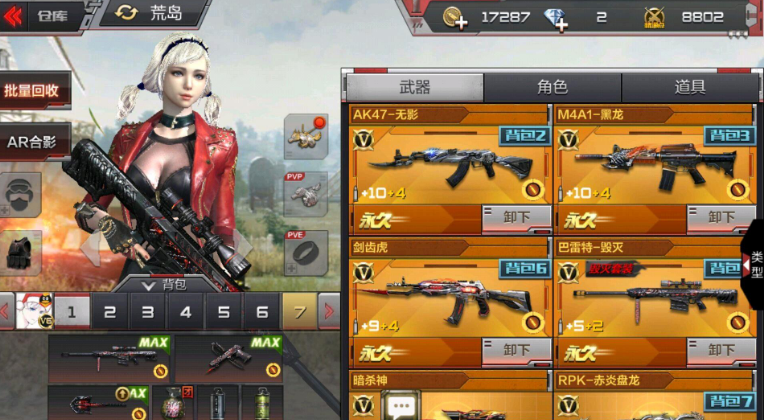Select the AK47-无影 weapon card
The width and height of the screenshot is (765, 420).
(x=448, y=165)
